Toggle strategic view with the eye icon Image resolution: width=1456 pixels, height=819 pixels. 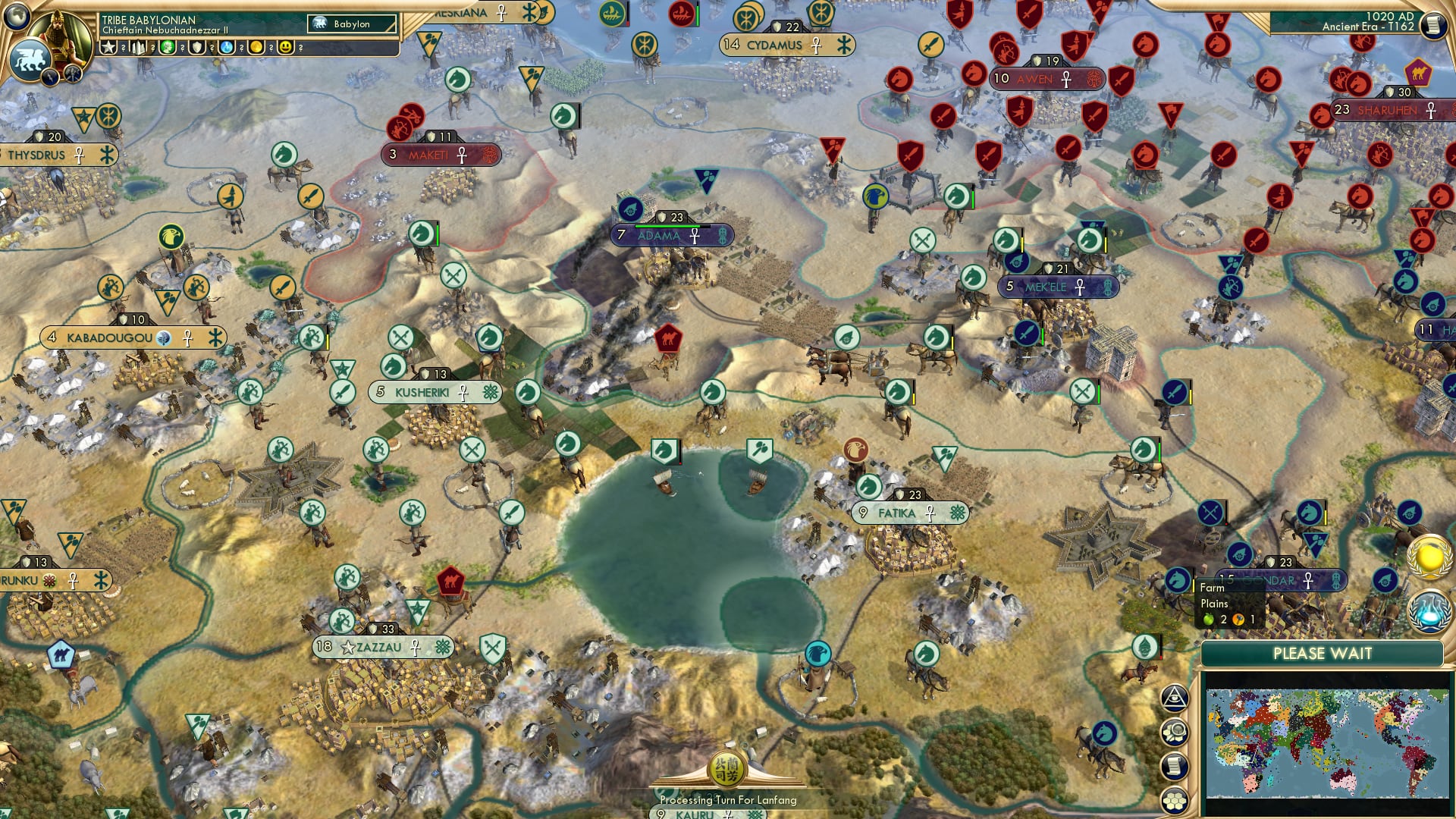(x=1175, y=698)
